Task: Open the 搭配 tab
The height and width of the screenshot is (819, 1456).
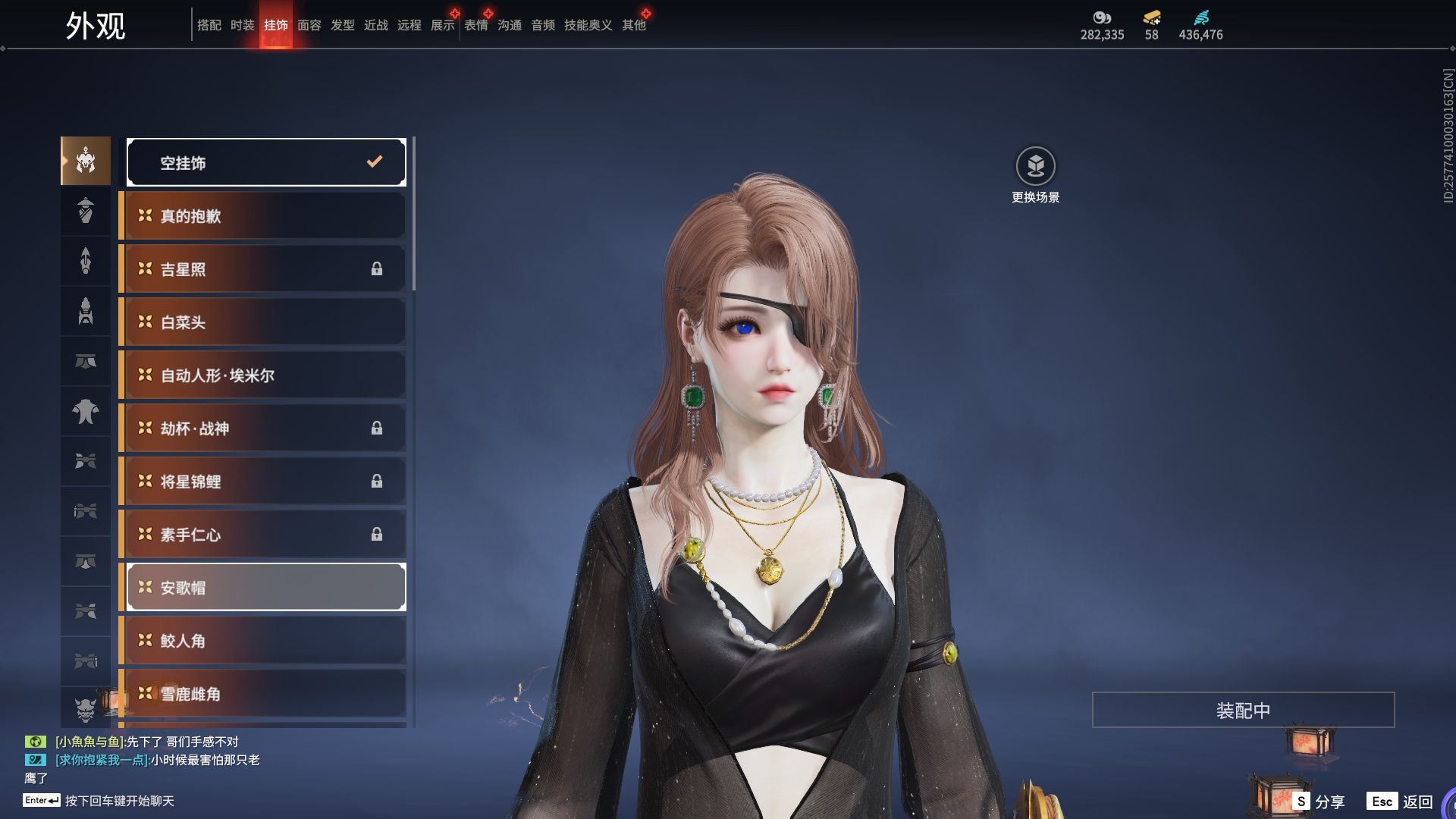Action: (x=209, y=25)
